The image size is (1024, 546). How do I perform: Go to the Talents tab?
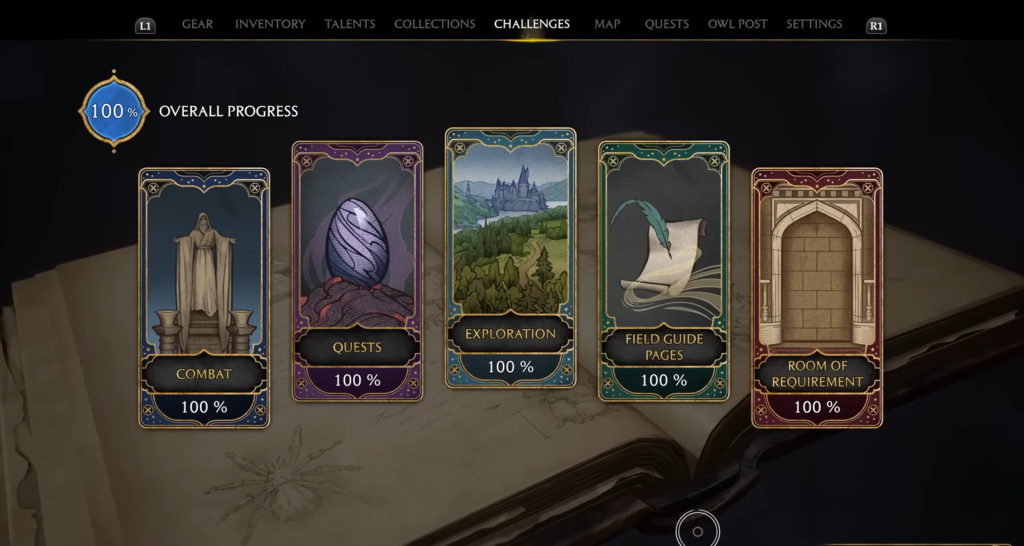point(349,24)
